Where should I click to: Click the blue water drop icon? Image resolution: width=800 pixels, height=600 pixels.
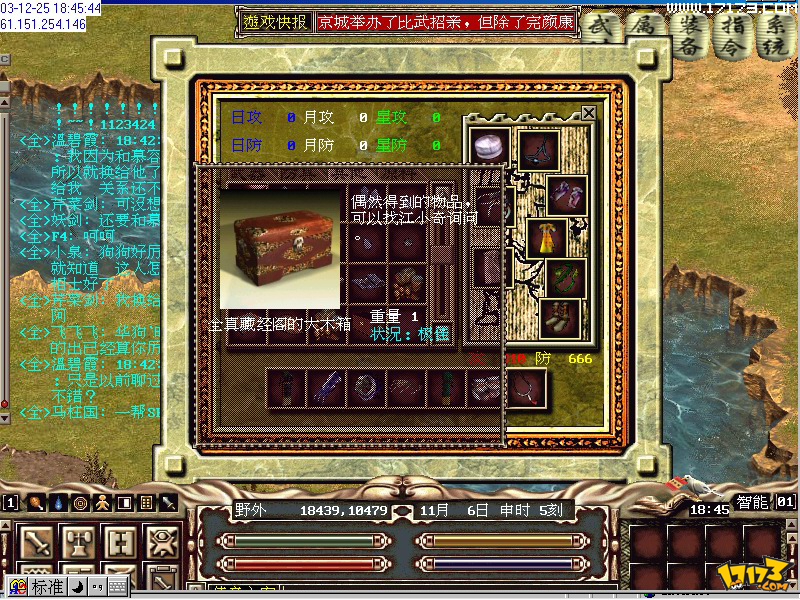point(58,503)
